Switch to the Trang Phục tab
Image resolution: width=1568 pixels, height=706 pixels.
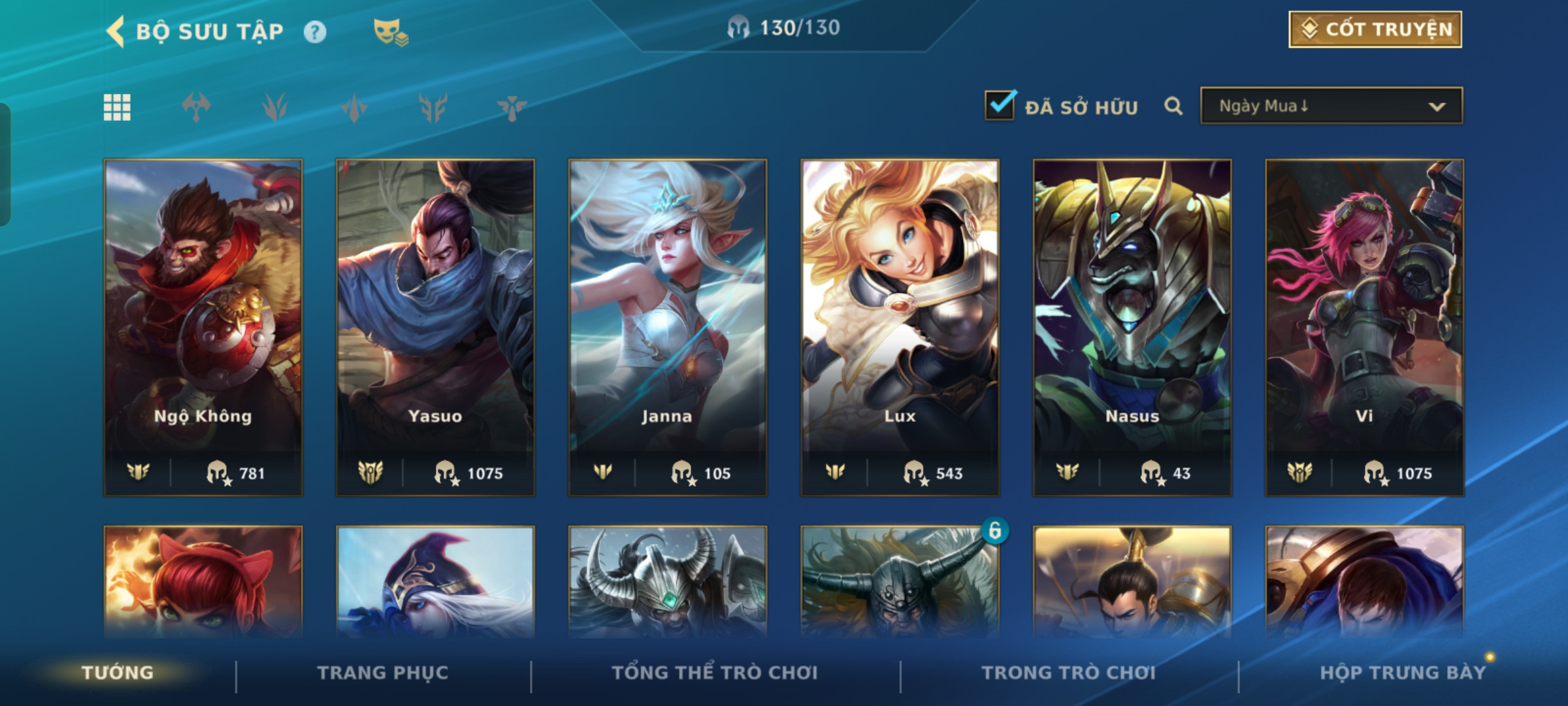pyautogui.click(x=383, y=673)
